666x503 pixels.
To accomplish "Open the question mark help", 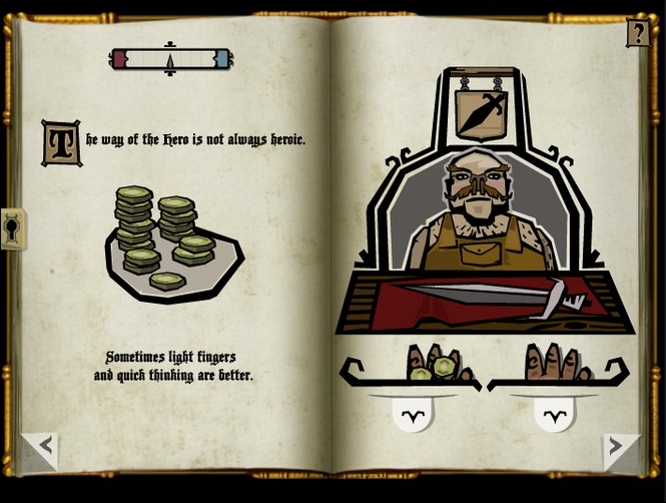I will (x=637, y=33).
